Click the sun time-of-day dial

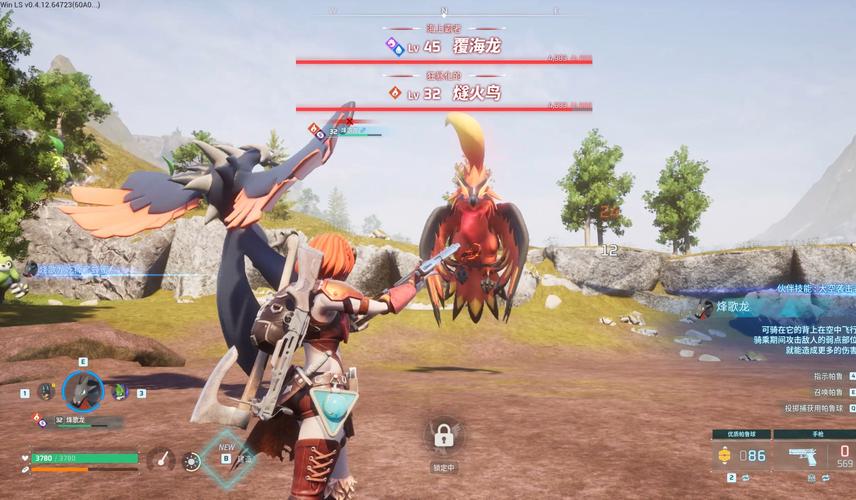[192, 461]
